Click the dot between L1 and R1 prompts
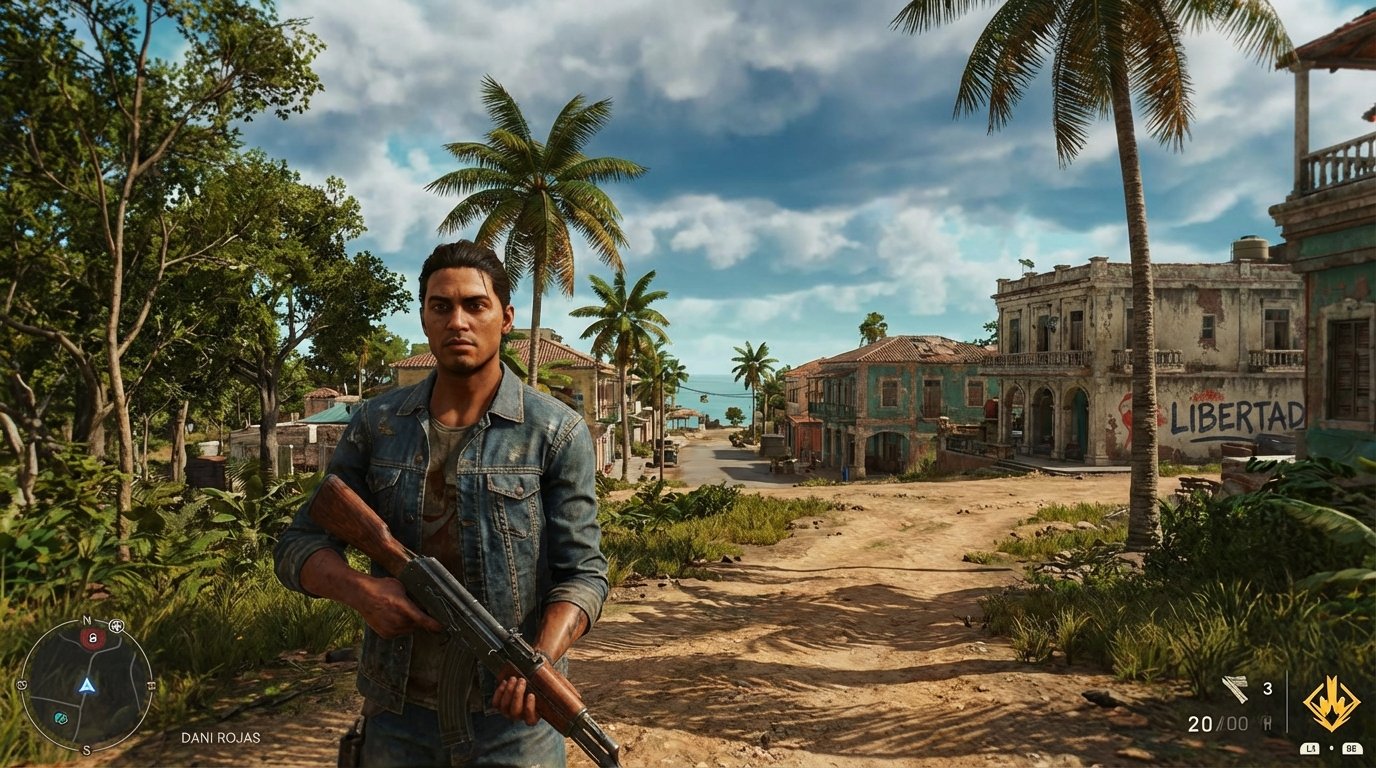 pyautogui.click(x=1331, y=748)
